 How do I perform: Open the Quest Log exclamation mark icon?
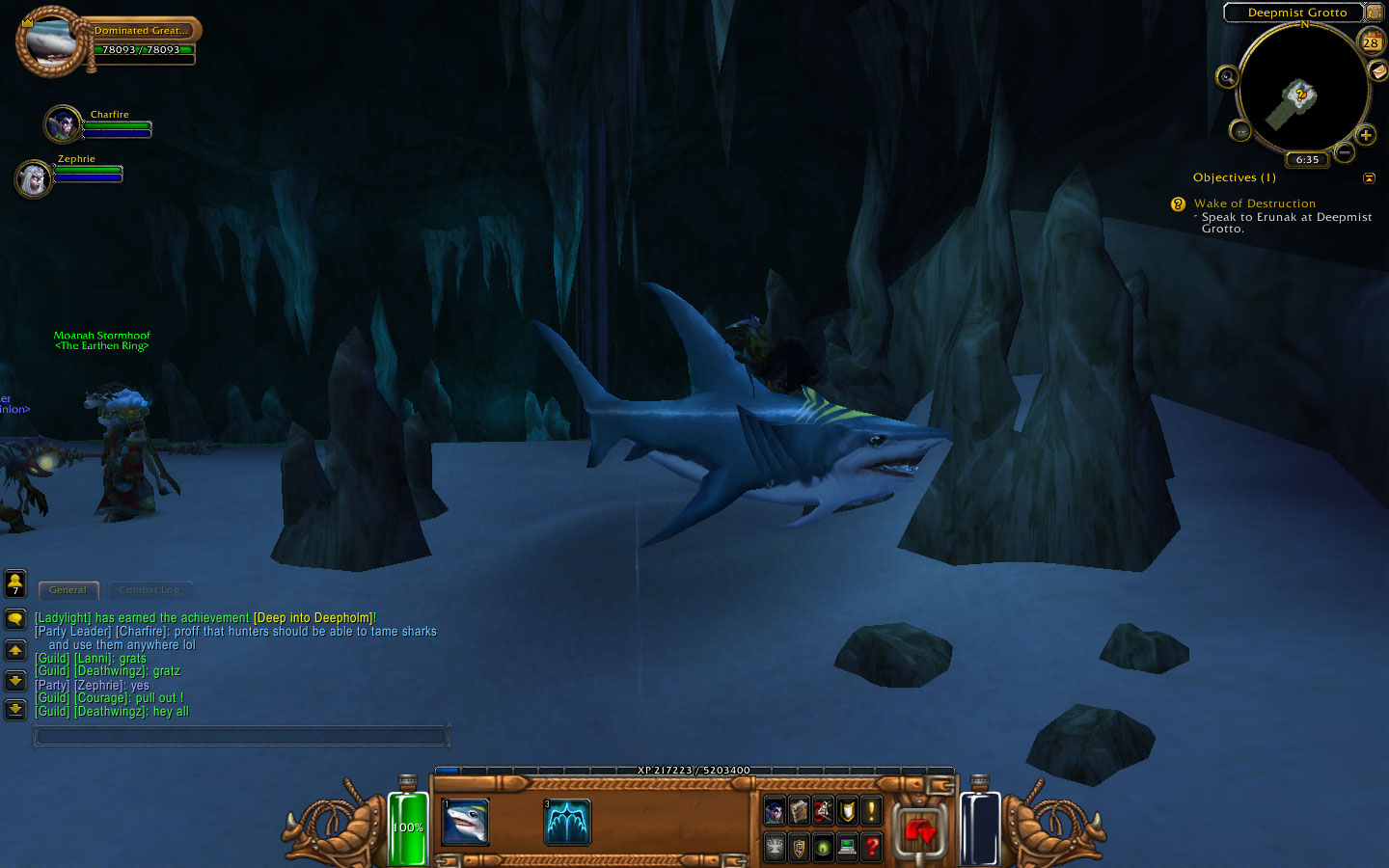pyautogui.click(x=870, y=812)
